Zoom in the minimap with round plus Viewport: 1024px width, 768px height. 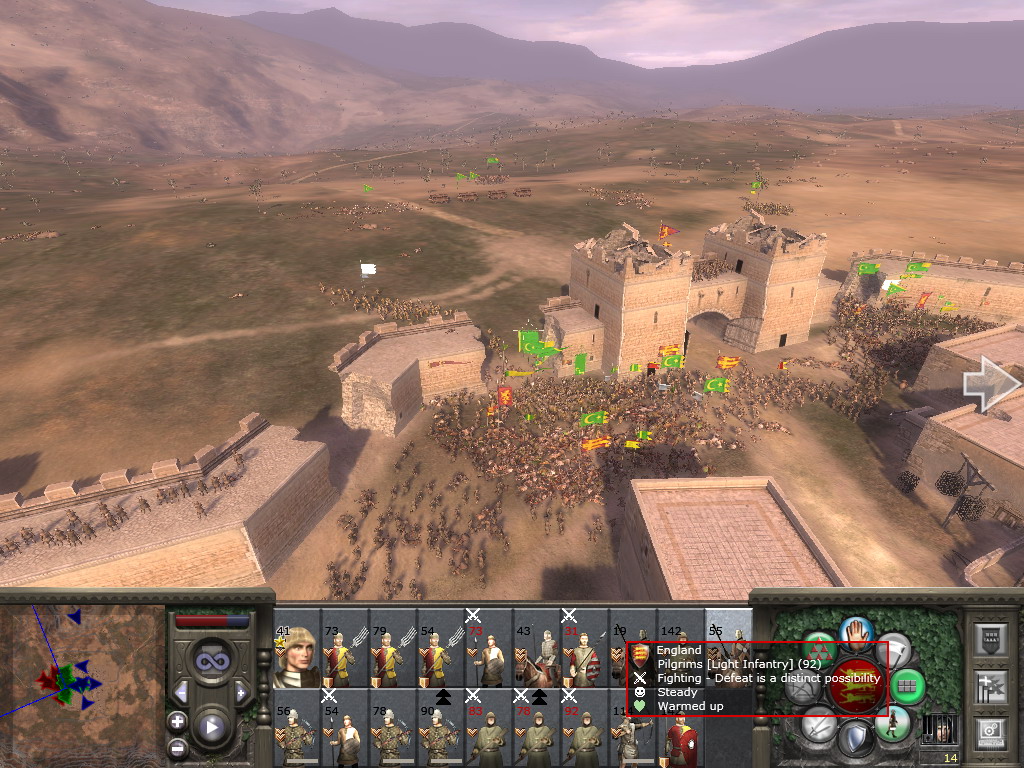(177, 721)
